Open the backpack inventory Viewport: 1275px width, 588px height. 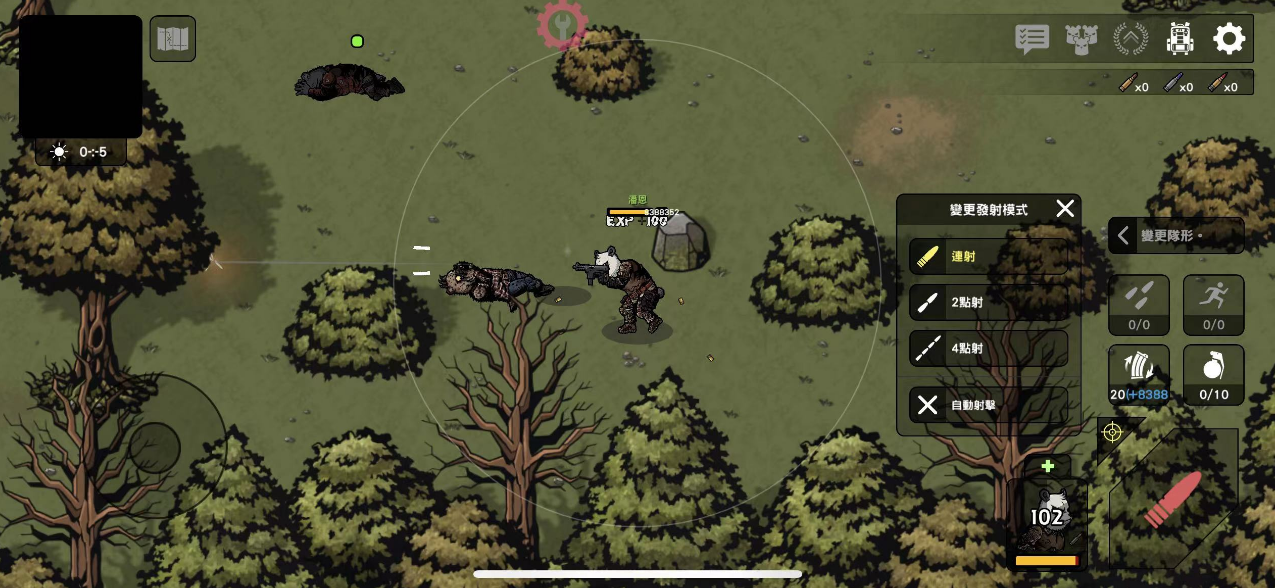click(1181, 39)
